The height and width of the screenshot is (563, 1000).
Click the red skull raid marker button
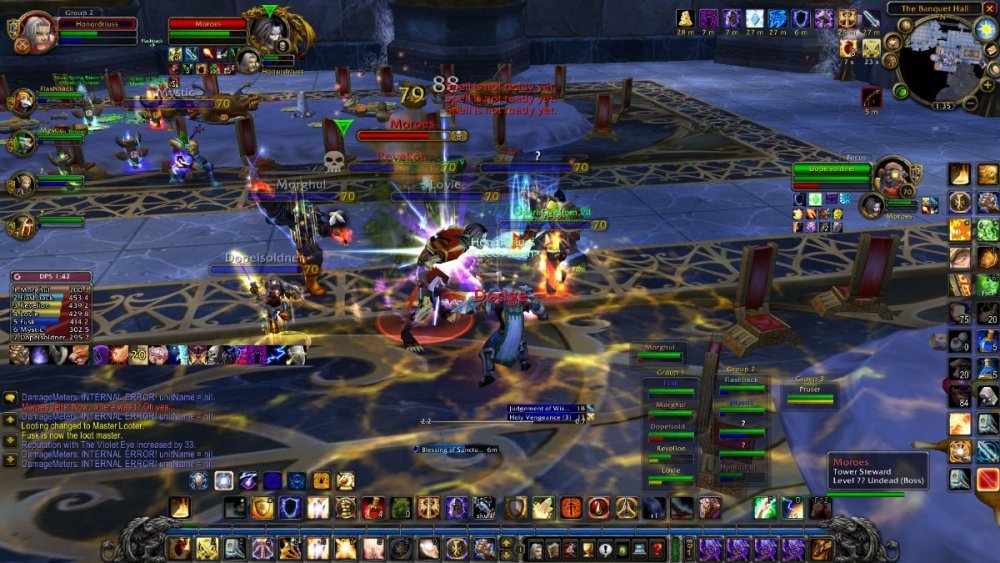coord(335,160)
